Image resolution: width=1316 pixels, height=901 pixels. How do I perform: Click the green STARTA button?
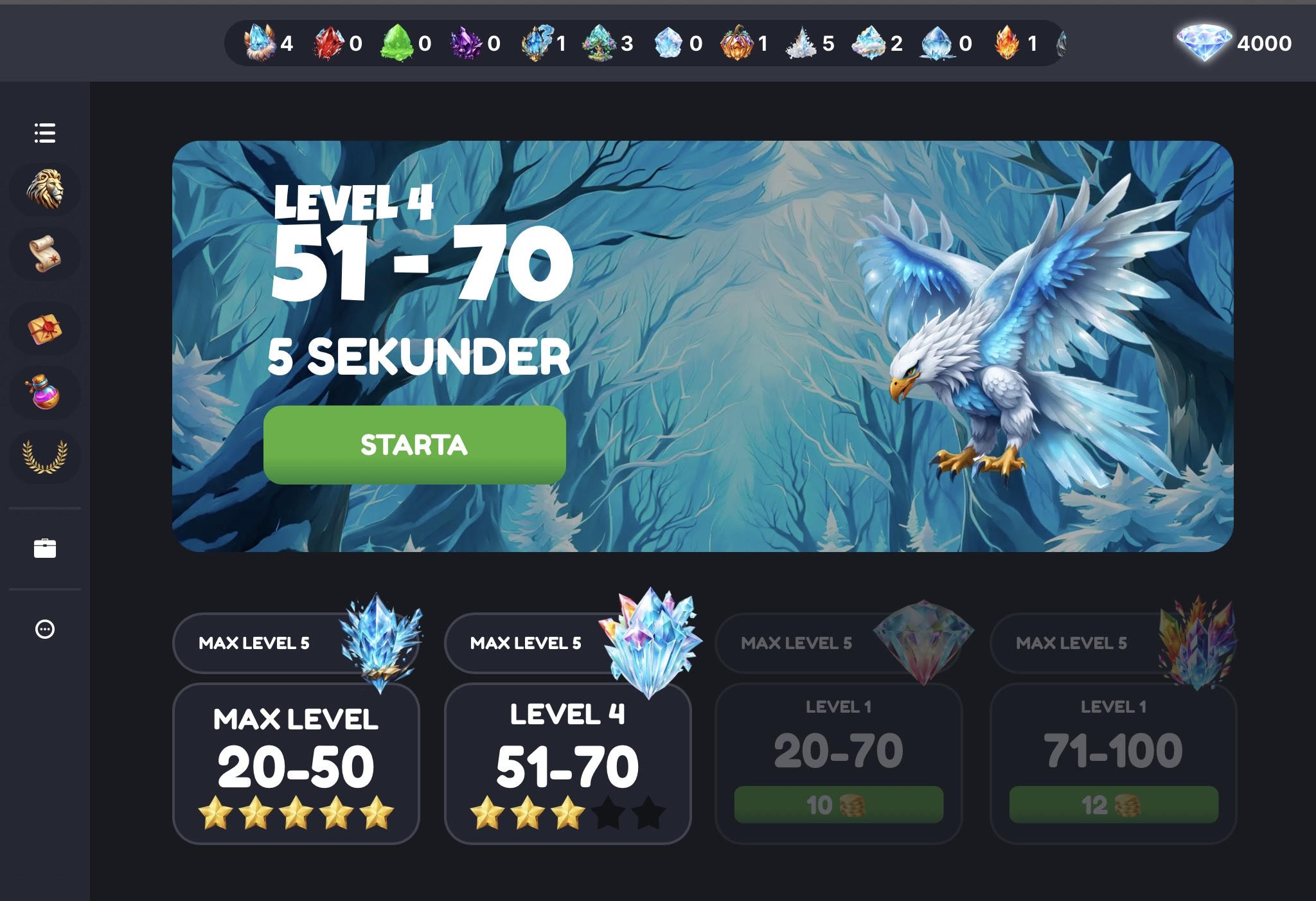(x=414, y=445)
